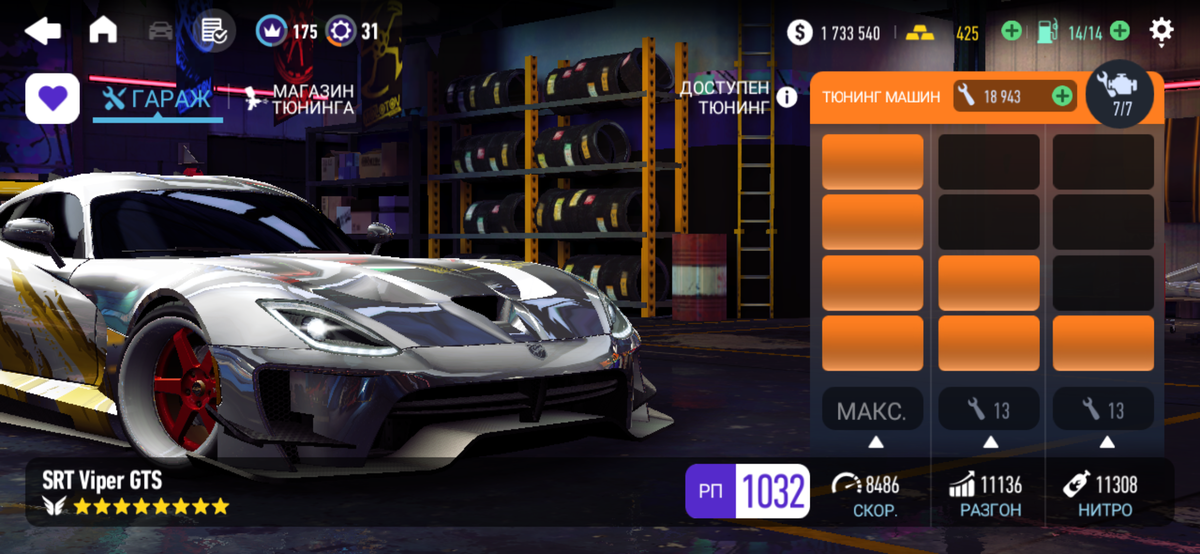
Task: Tap the cash balance counter
Action: (x=834, y=33)
